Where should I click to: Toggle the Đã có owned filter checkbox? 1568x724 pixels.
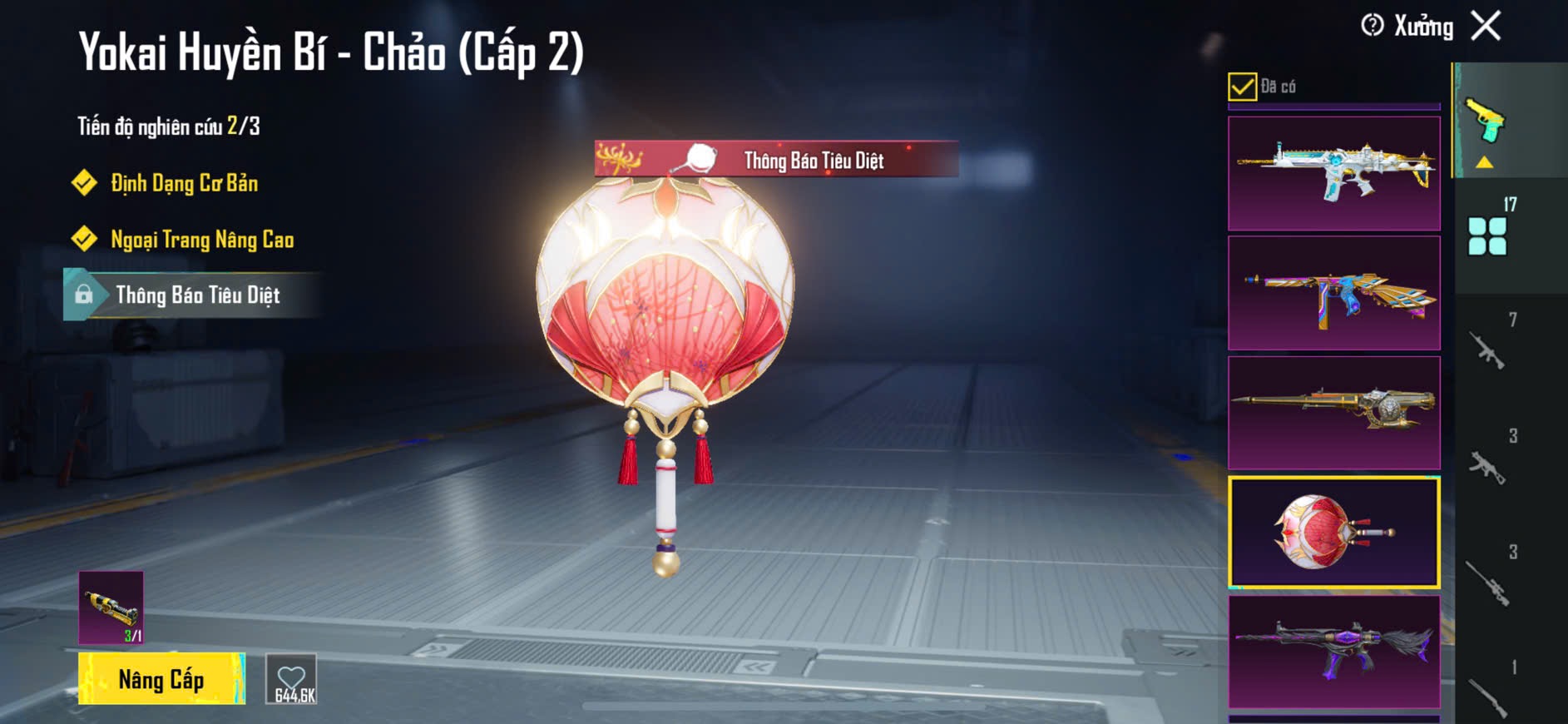point(1242,87)
